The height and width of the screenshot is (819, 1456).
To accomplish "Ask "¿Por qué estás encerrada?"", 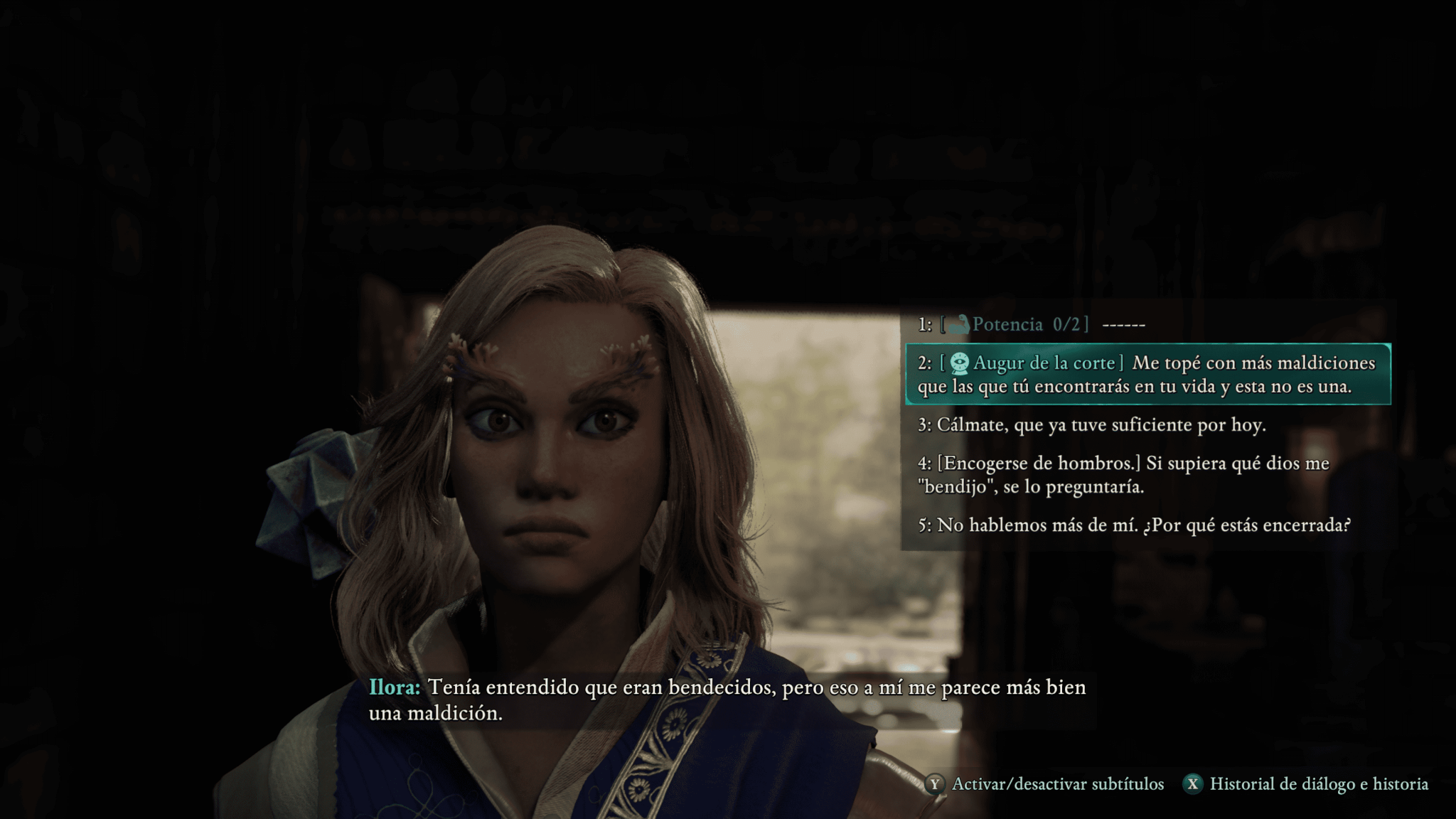I will pos(1134,525).
